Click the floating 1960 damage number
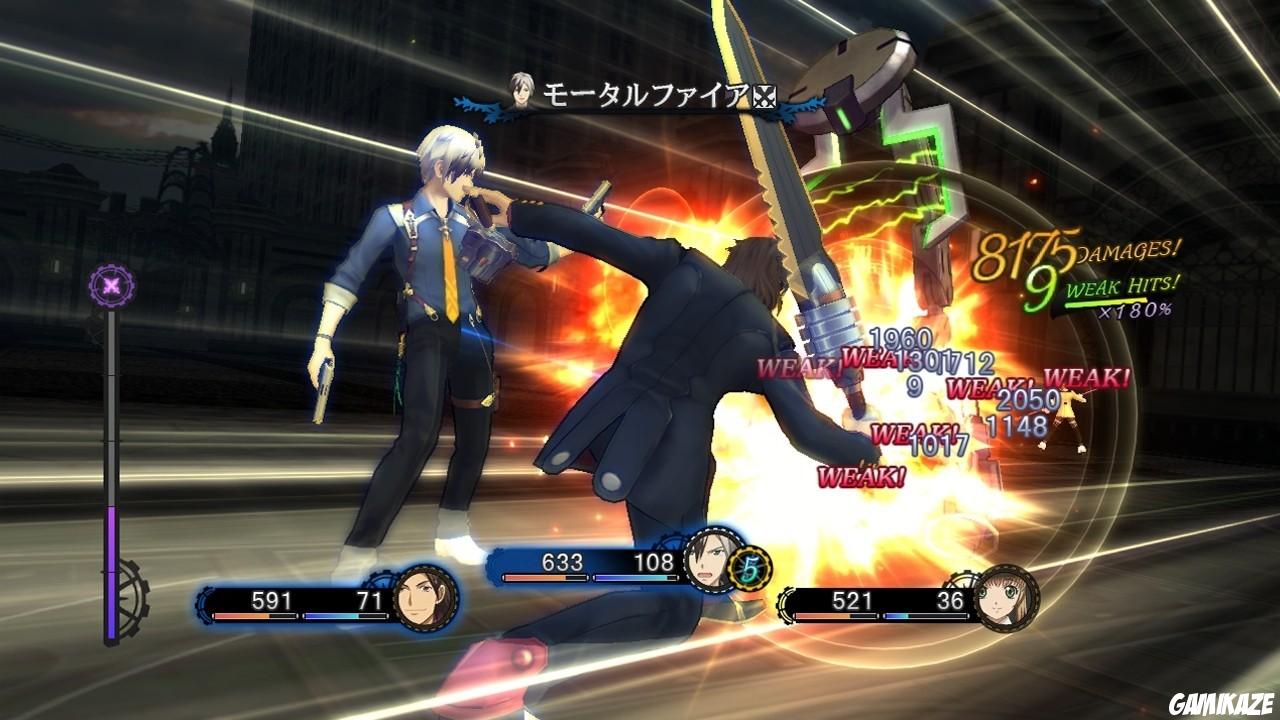 898,340
